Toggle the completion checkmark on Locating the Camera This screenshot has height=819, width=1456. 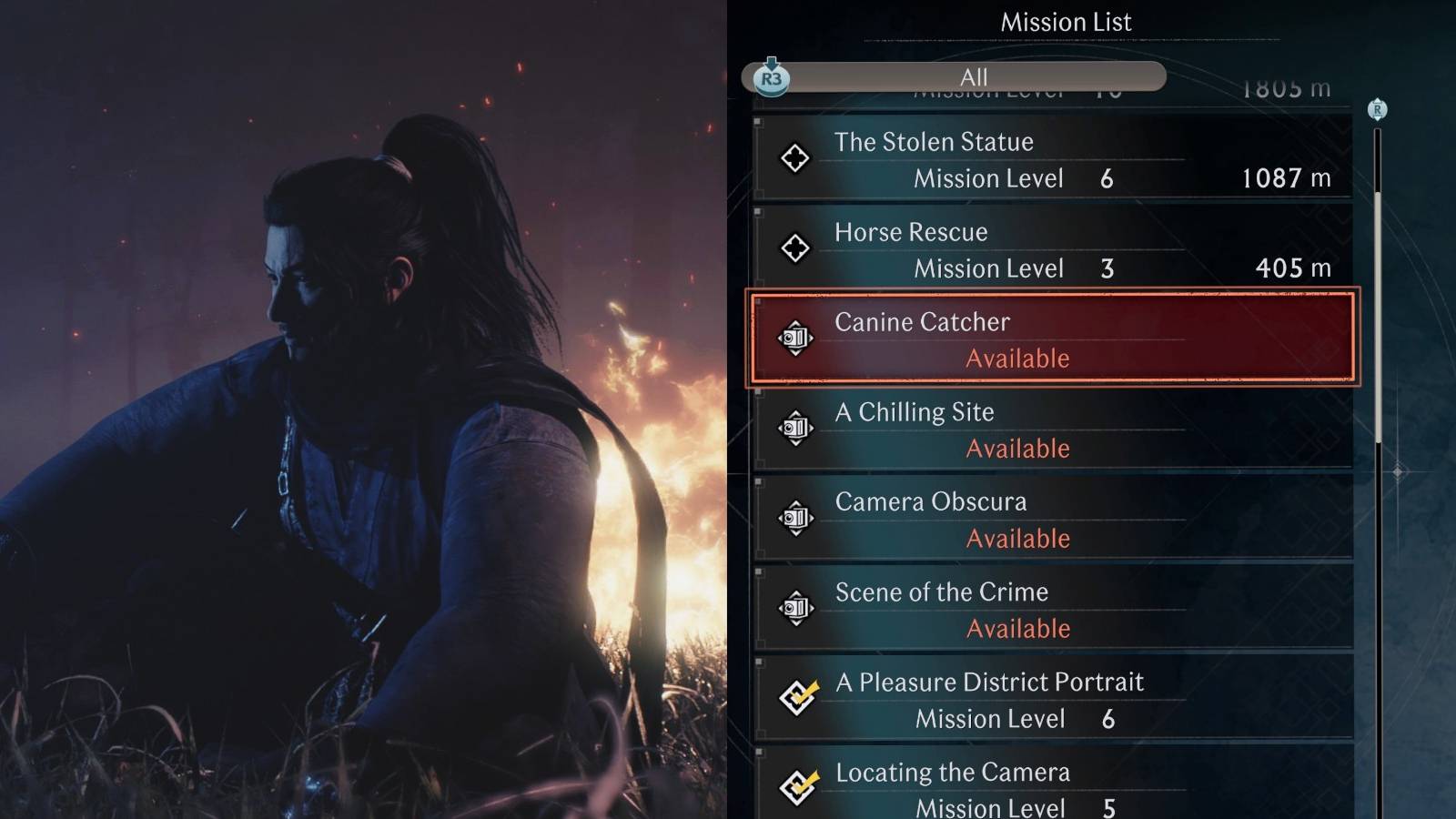(x=797, y=788)
